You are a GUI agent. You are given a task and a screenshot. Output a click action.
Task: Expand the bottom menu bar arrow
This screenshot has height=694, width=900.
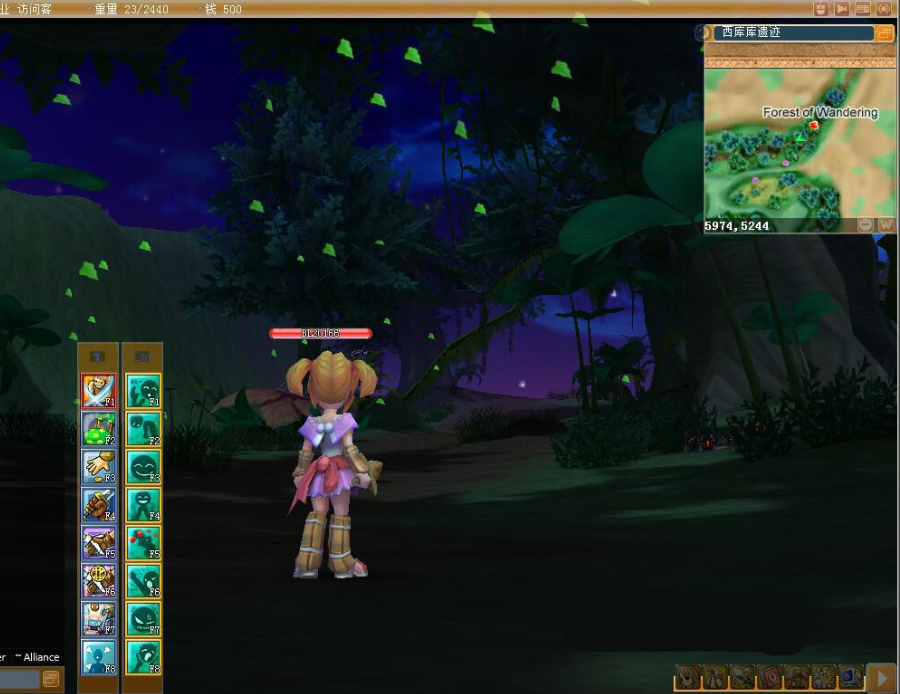click(881, 678)
